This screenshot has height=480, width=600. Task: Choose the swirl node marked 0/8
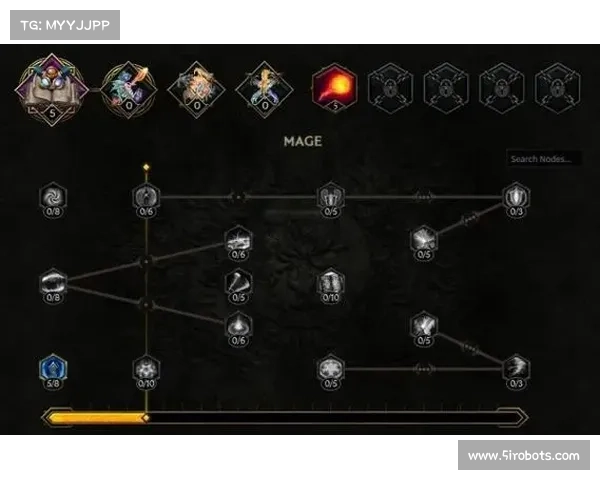click(53, 195)
